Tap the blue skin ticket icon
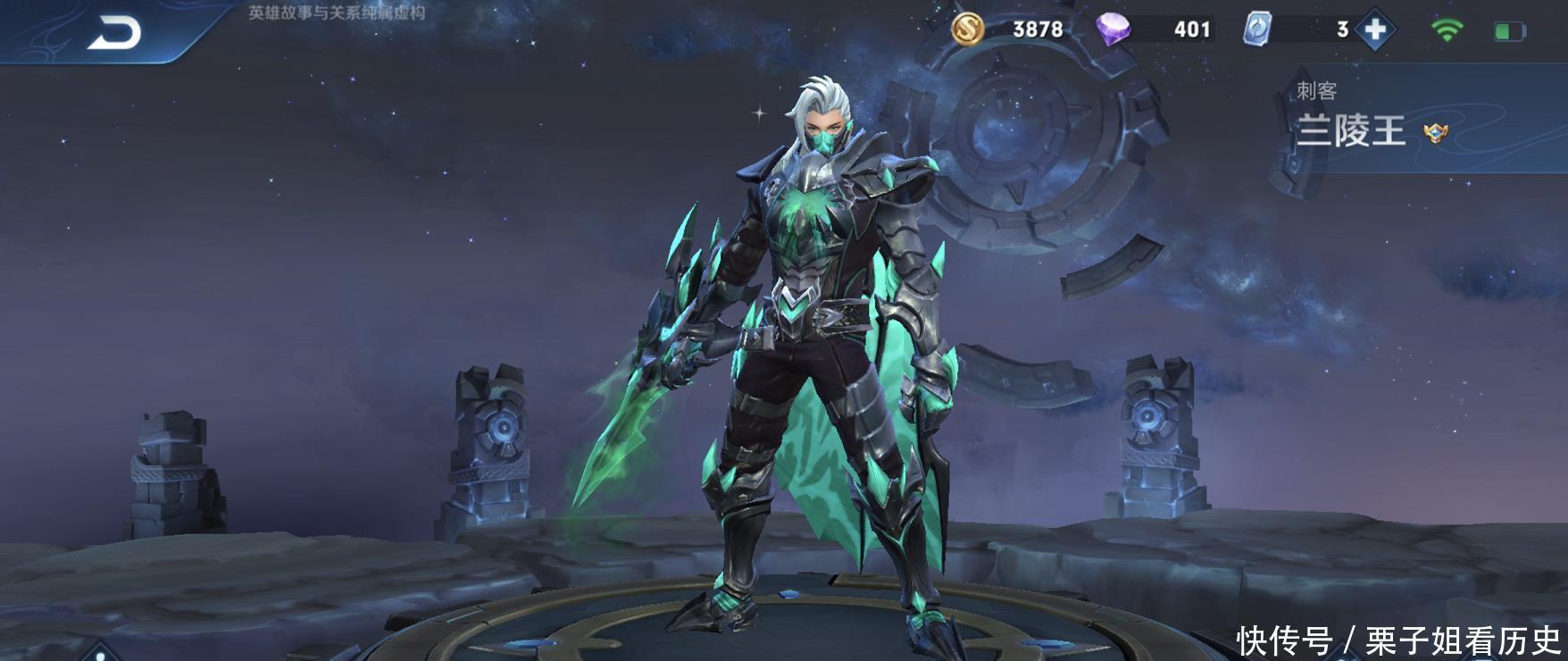1568x661 pixels. pos(1256,29)
